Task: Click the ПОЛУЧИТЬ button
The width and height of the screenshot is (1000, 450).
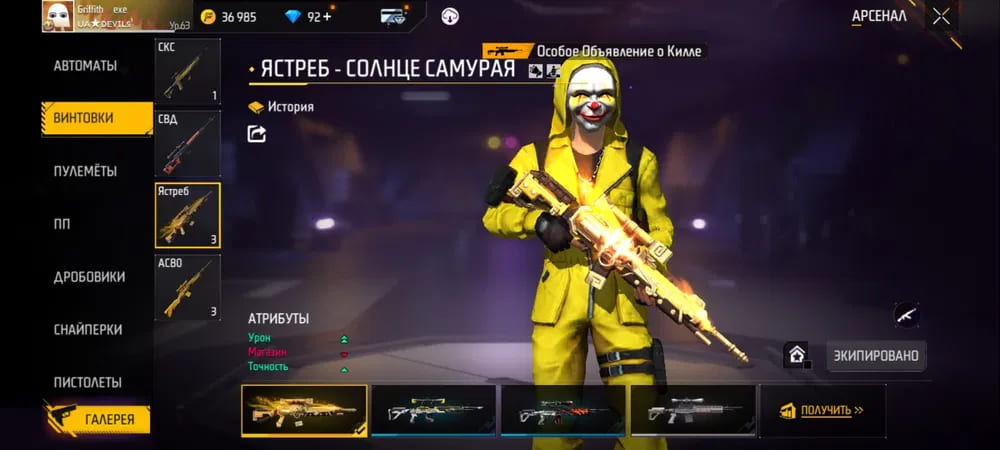Action: point(821,410)
